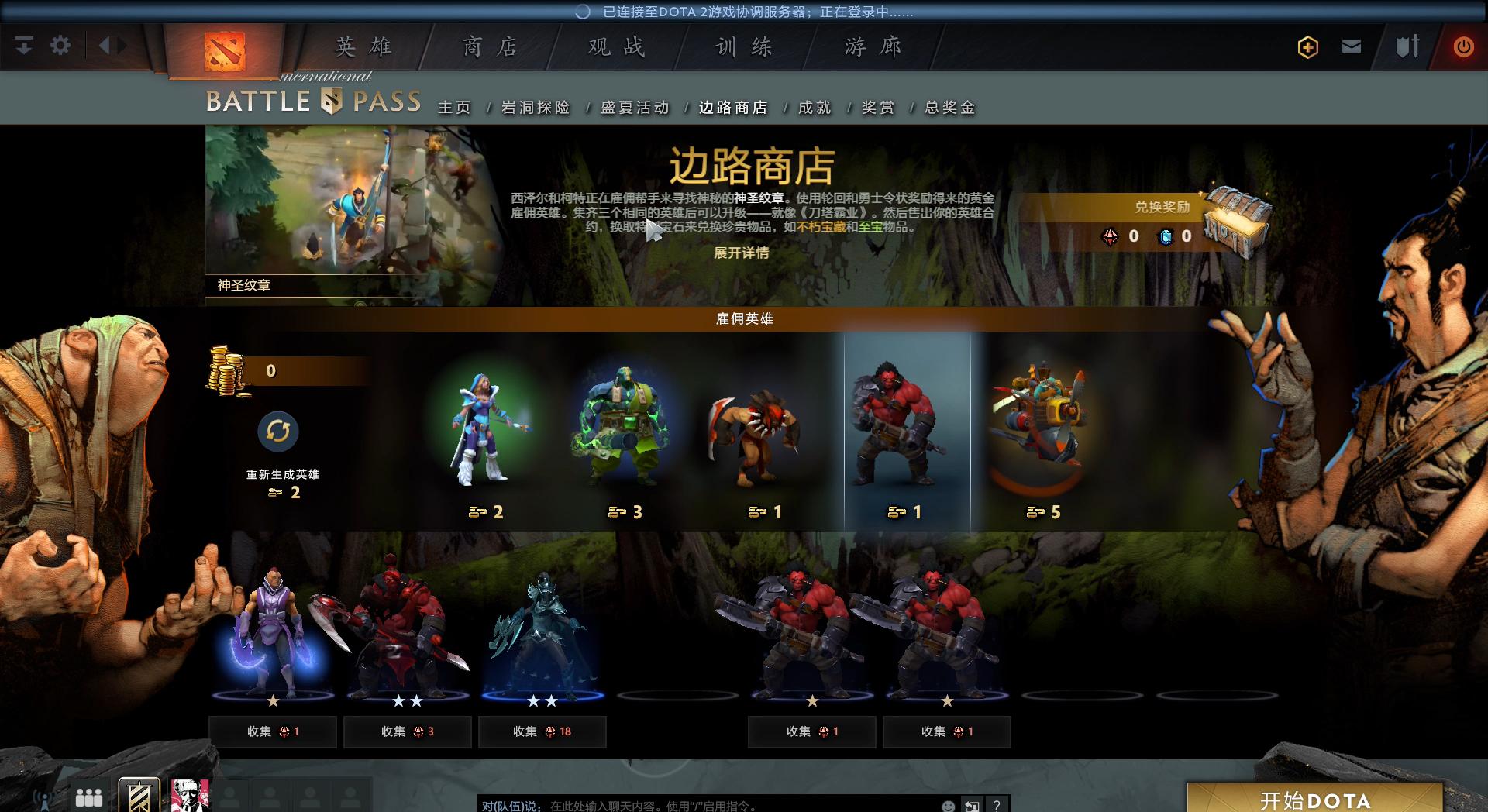1488x812 pixels.
Task: Open the mail notifications icon
Action: click(x=1352, y=46)
